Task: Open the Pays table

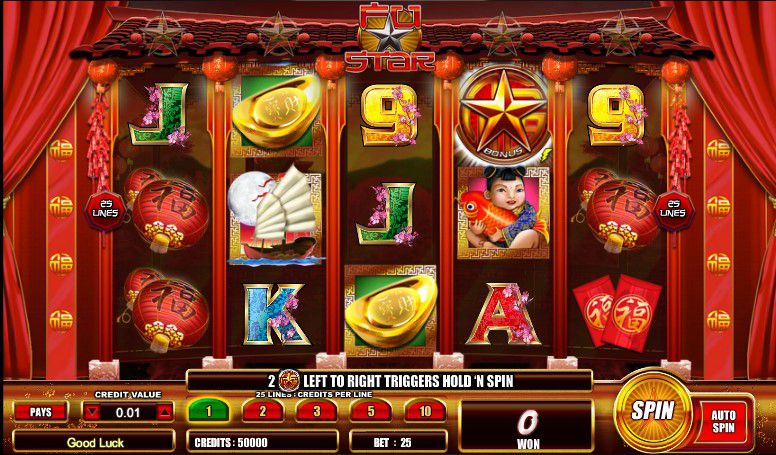Action: (41, 411)
